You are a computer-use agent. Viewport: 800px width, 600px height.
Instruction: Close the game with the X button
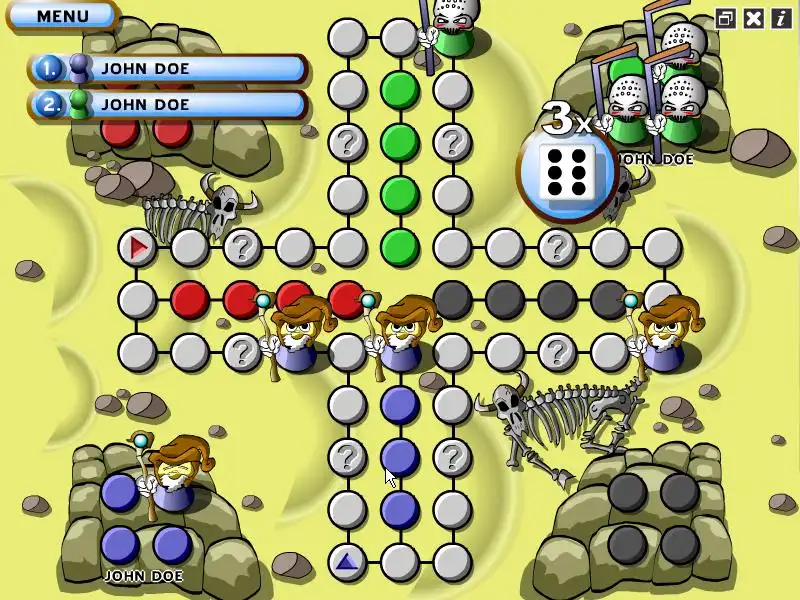click(x=753, y=18)
